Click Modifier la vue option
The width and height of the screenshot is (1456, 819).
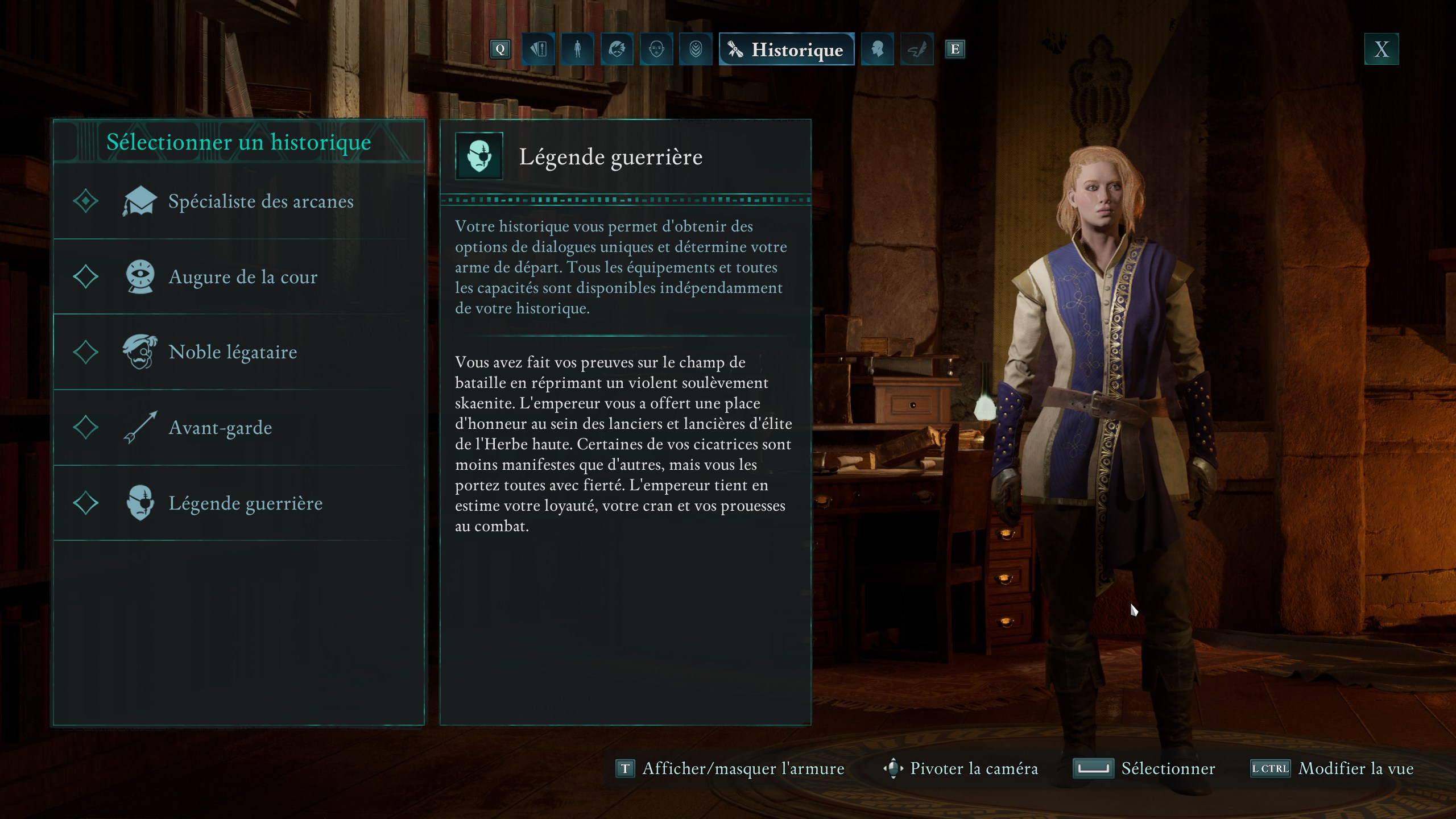coord(1332,769)
